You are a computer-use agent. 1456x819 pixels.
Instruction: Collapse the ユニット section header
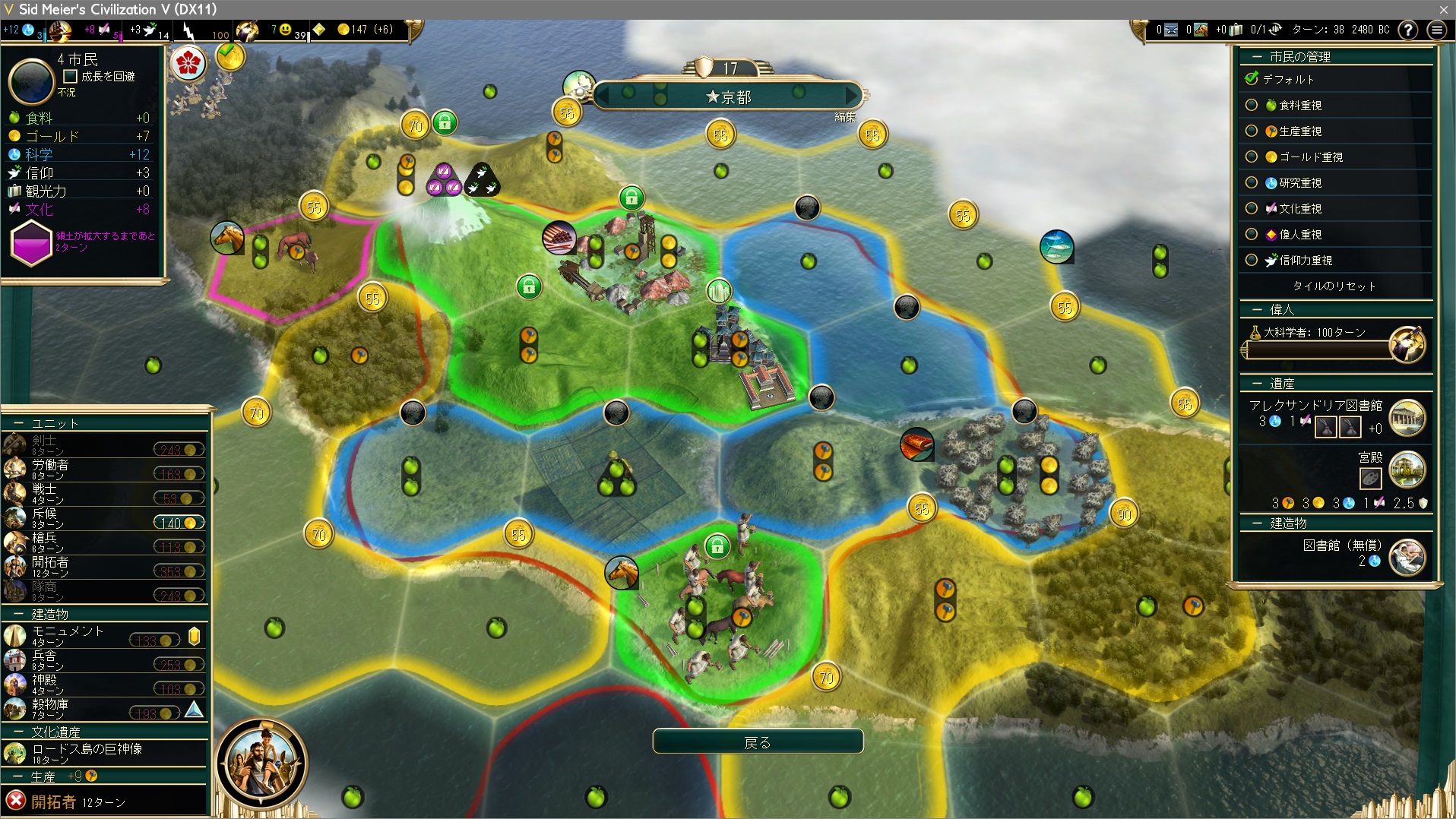tap(55, 423)
